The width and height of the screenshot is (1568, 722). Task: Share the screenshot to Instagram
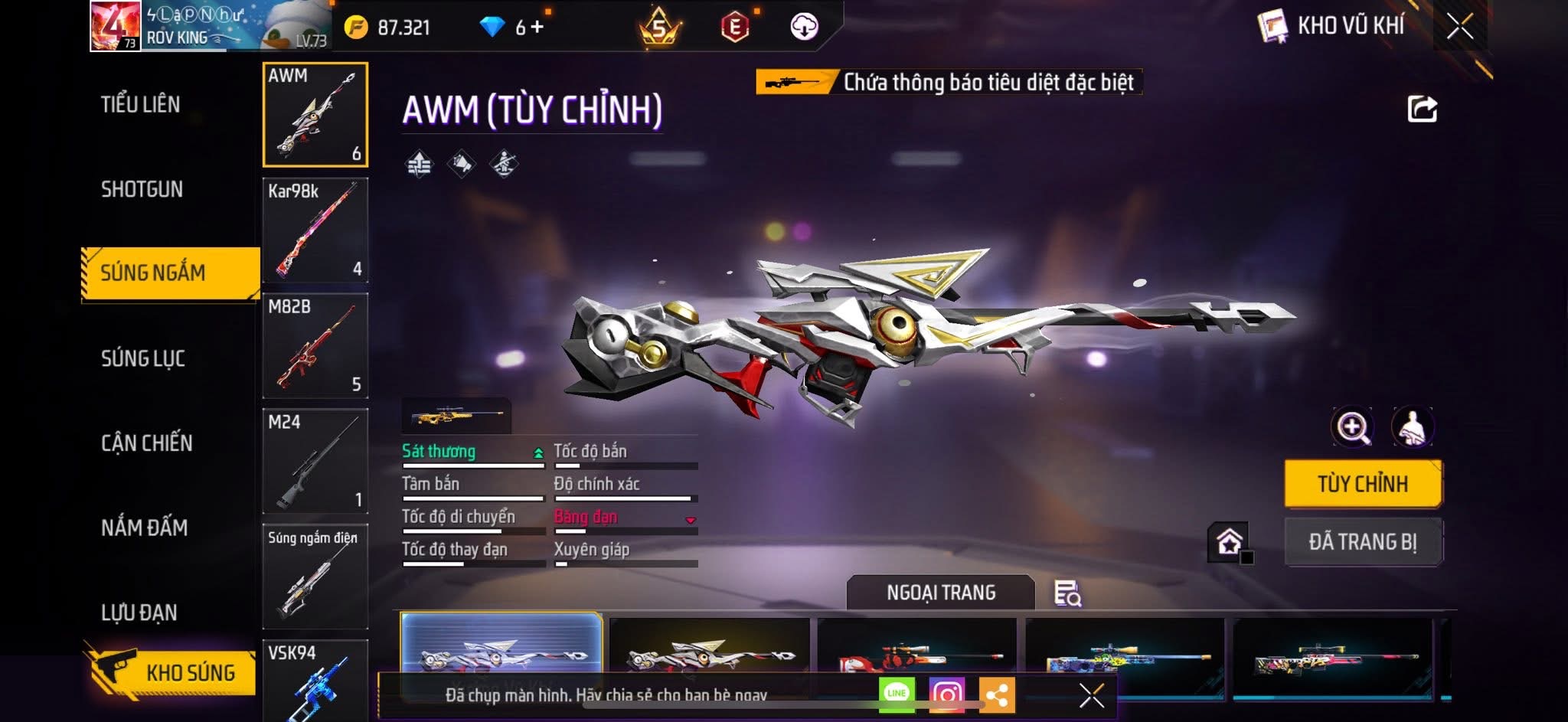947,694
